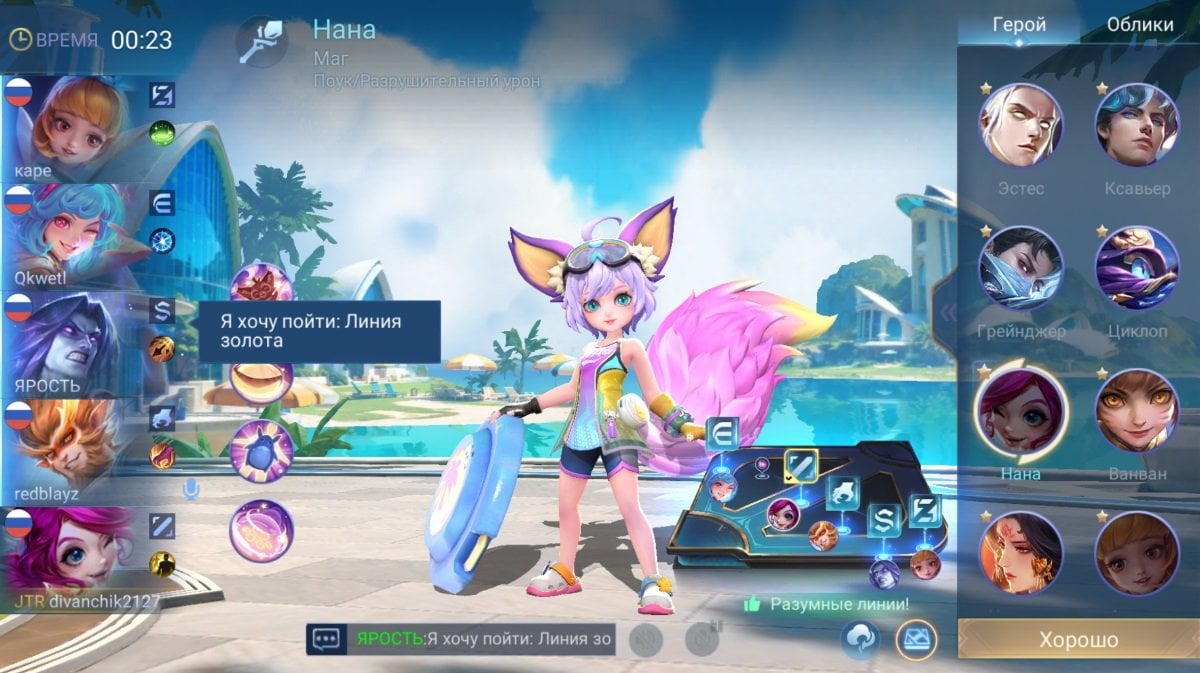
Task: Select the purple ring emblem icon
Action: point(261,530)
